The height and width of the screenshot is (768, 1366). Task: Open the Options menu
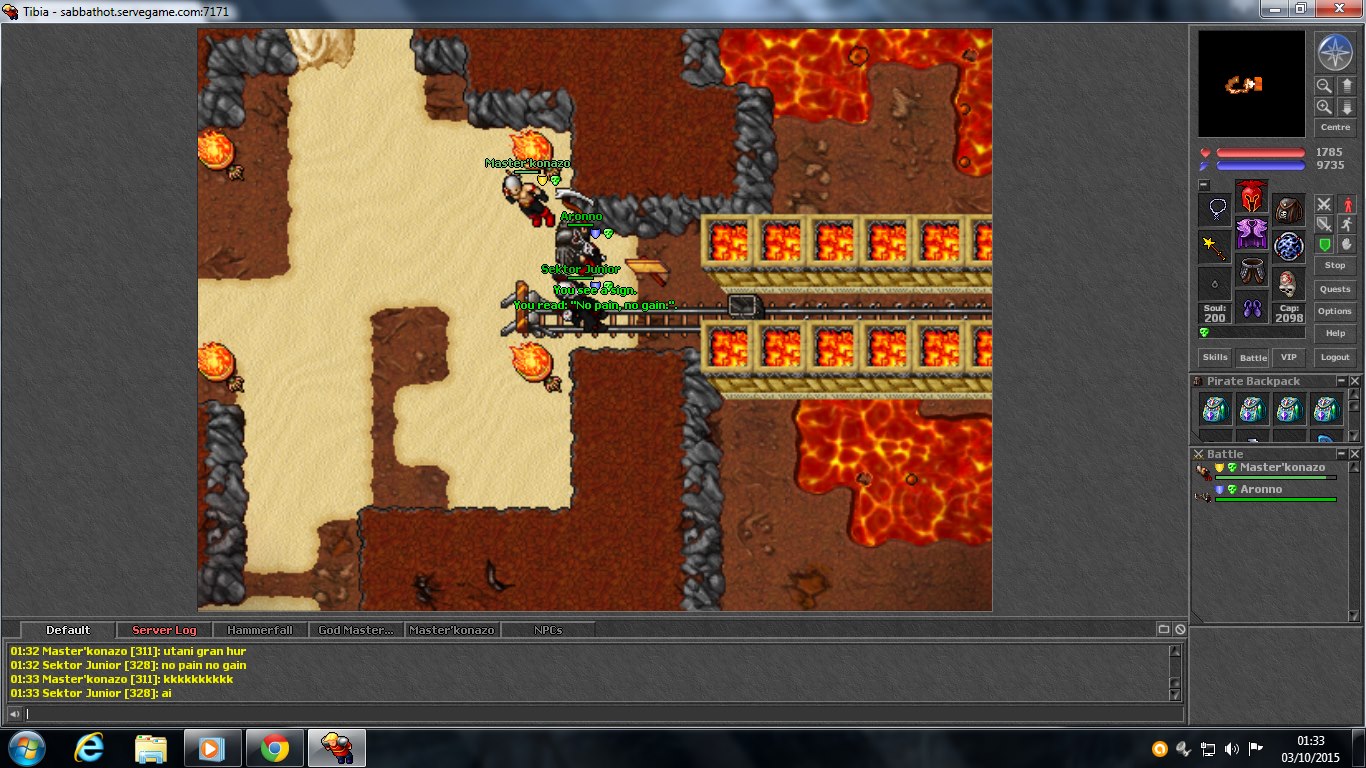click(1335, 311)
